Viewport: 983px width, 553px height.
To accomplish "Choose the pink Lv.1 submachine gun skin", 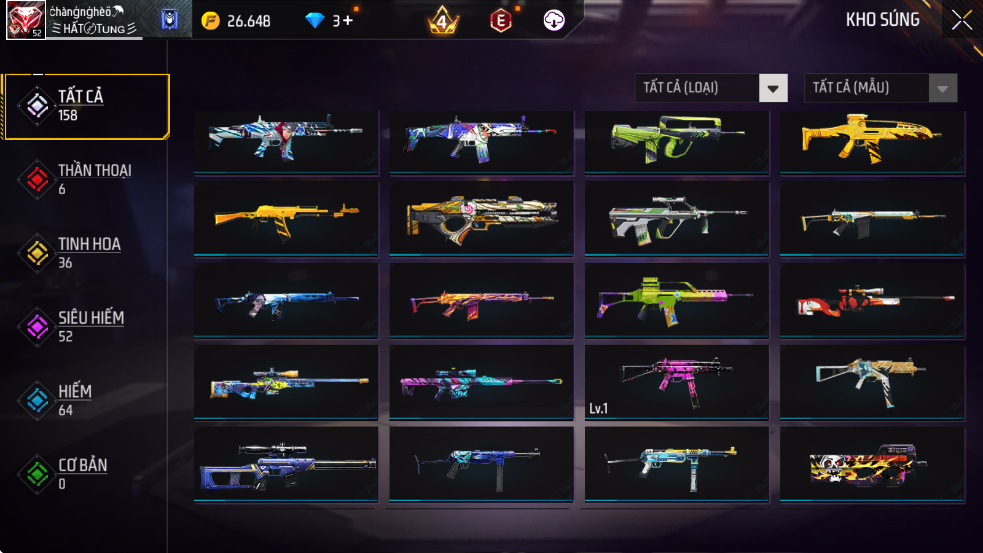I will click(676, 382).
